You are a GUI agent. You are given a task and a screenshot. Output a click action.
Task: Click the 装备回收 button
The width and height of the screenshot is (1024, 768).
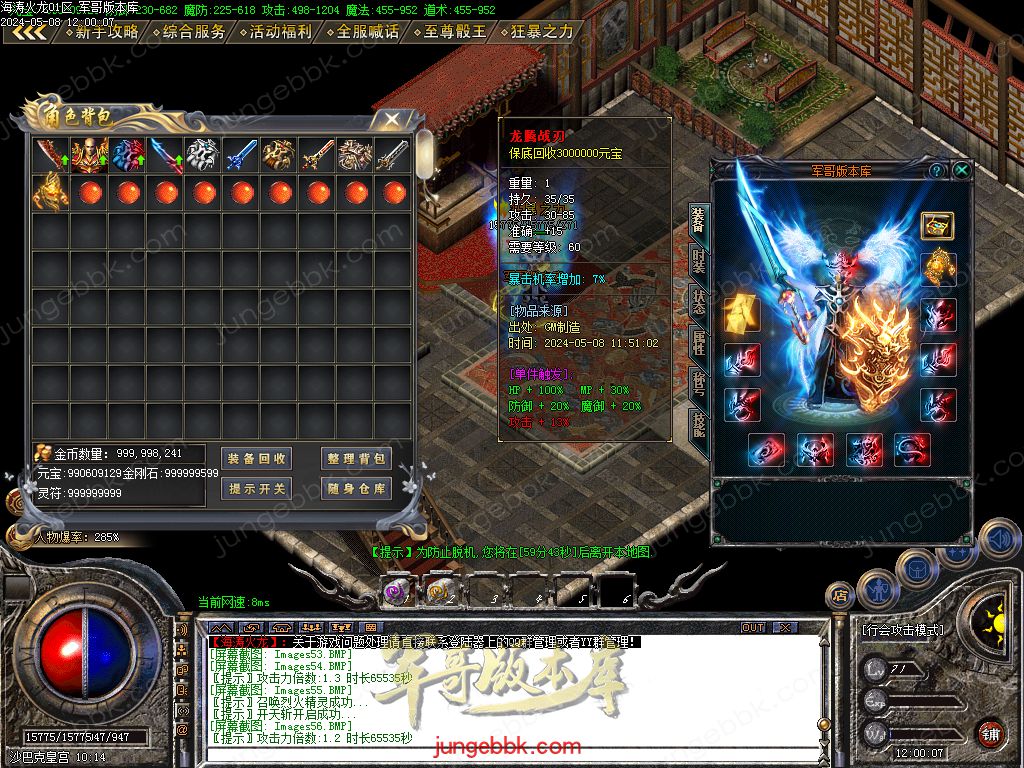[x=257, y=459]
